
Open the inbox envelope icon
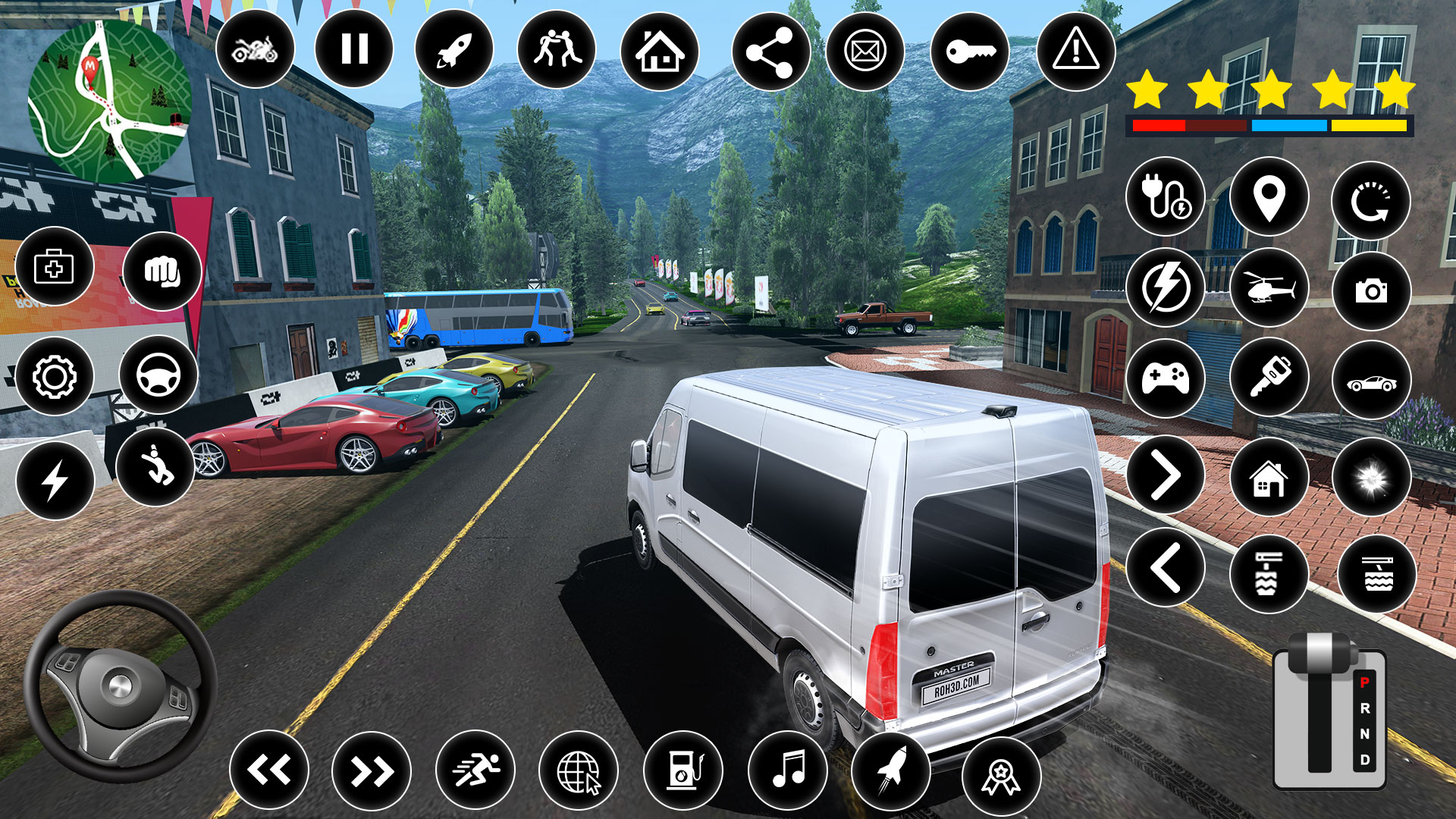[866, 49]
